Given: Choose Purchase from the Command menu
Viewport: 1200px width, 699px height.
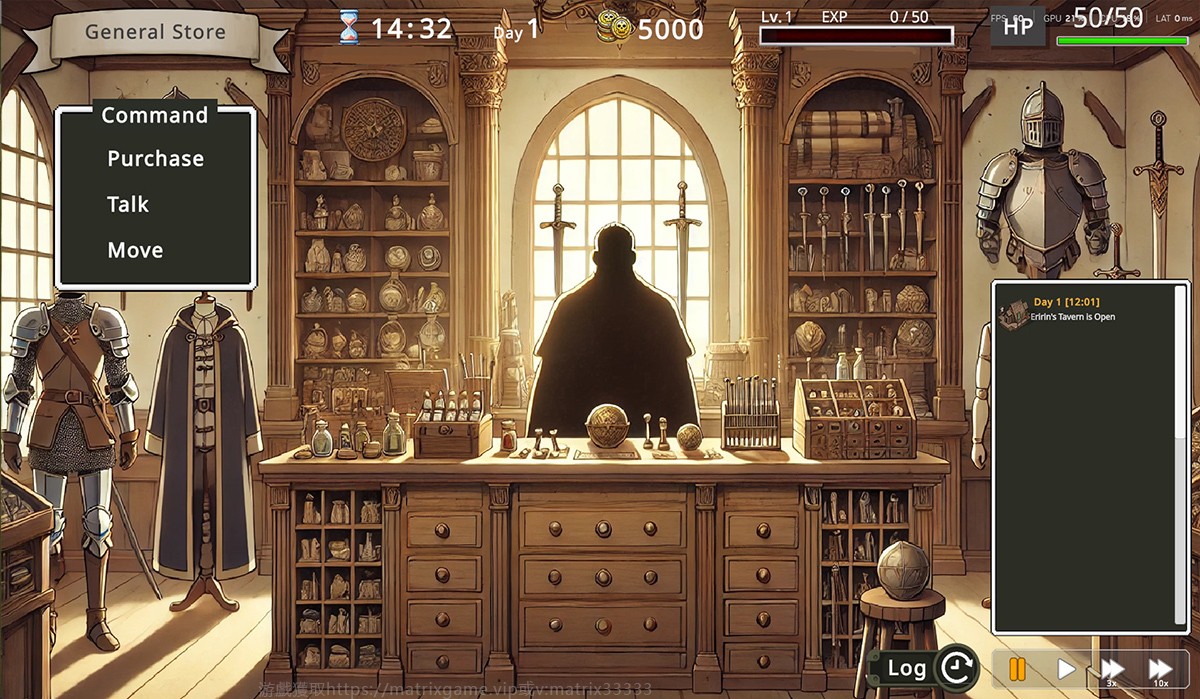Looking at the screenshot, I should (155, 159).
